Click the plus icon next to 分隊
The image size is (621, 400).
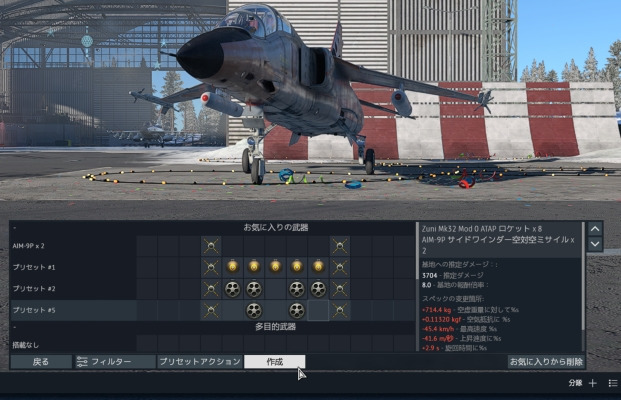click(x=592, y=383)
